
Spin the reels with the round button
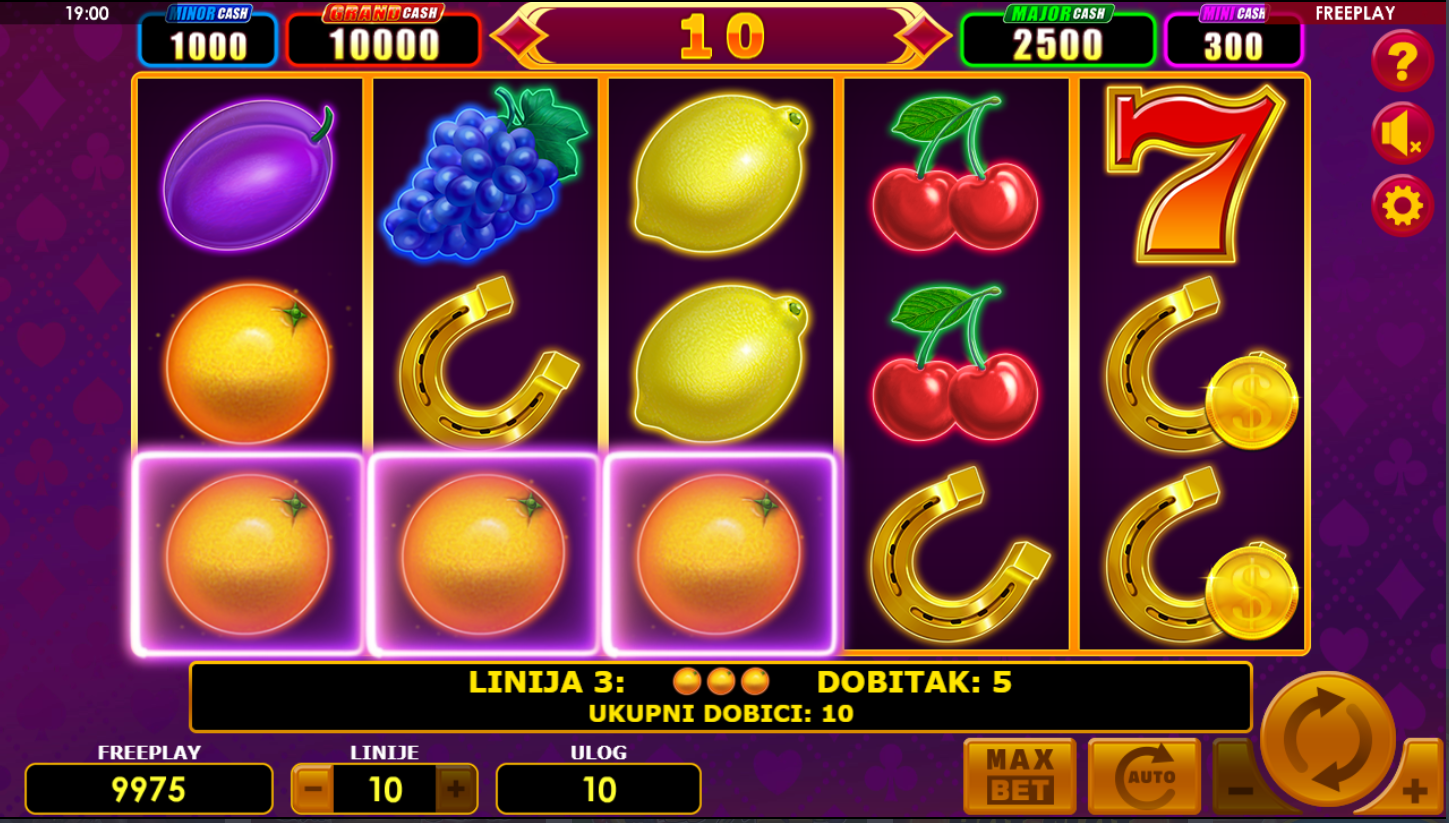(1327, 740)
